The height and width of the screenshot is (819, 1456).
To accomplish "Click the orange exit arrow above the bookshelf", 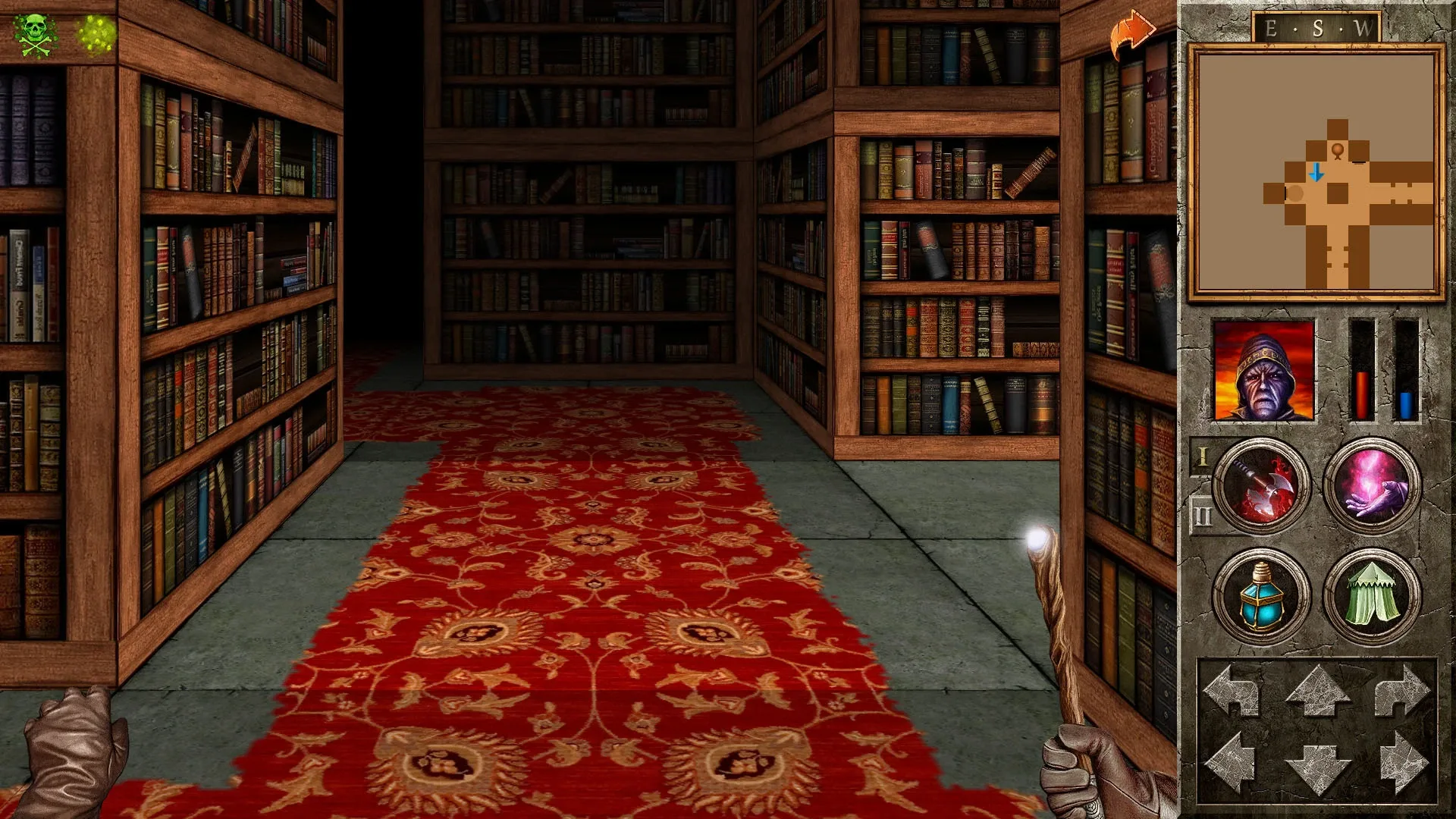I will click(1130, 29).
